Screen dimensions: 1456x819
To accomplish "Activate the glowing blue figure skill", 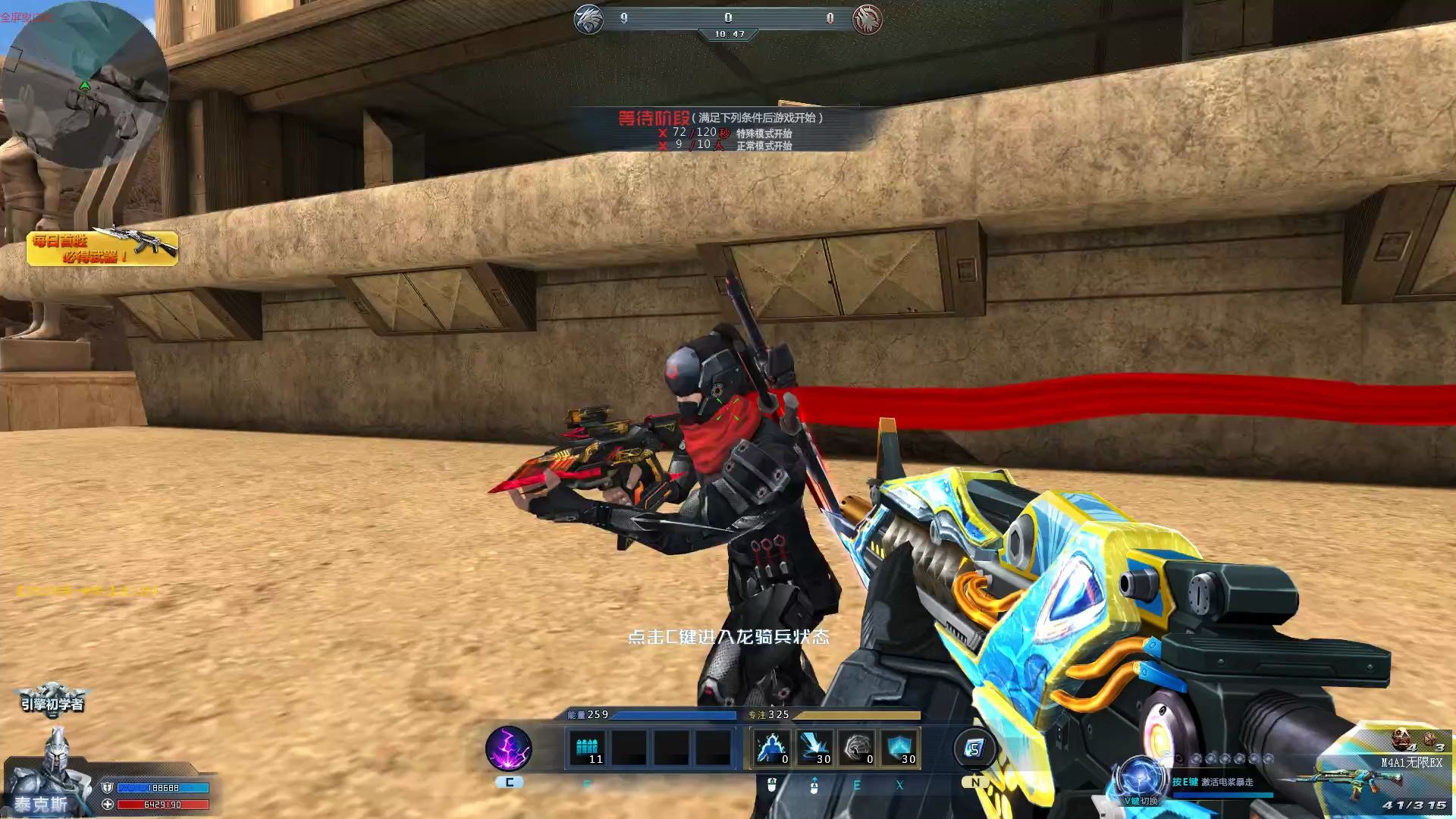I will pos(773,748).
